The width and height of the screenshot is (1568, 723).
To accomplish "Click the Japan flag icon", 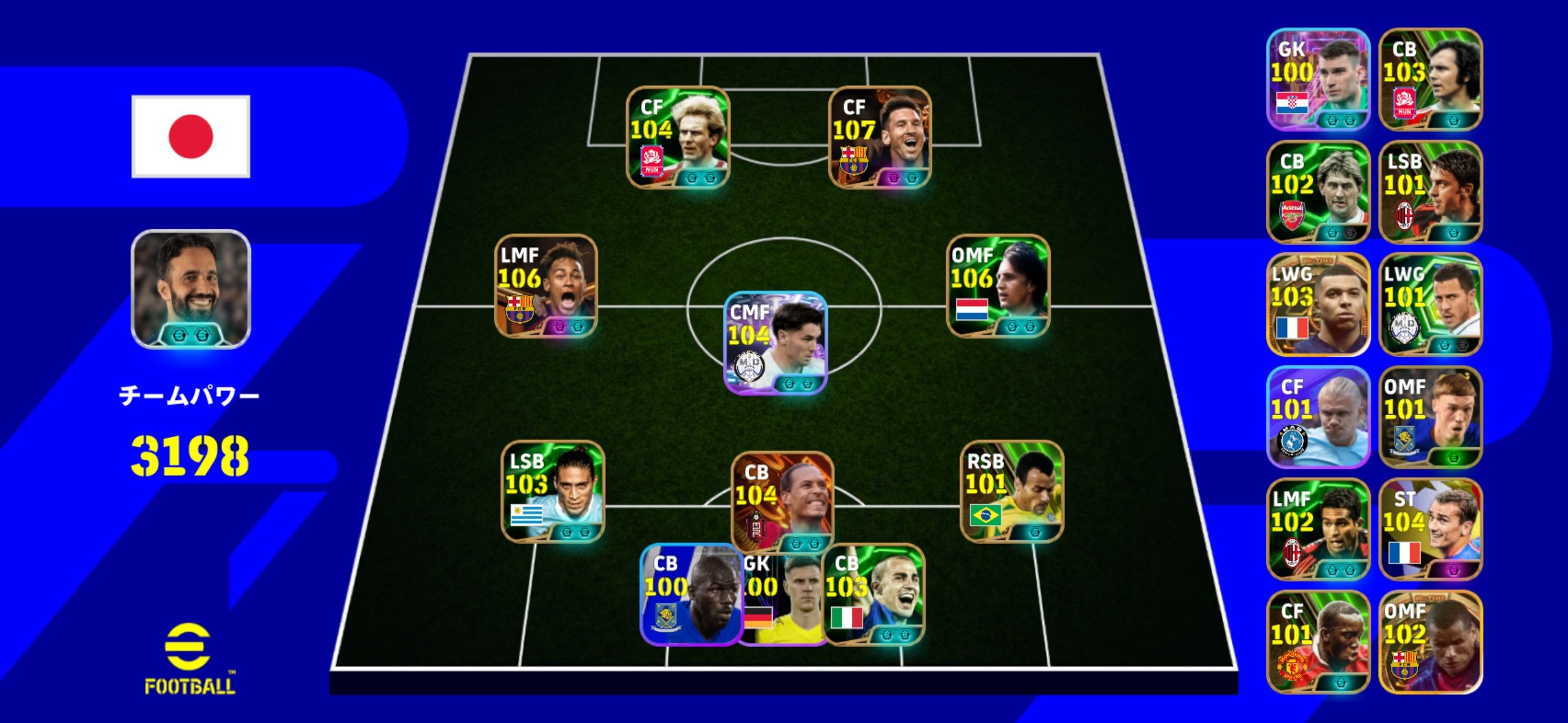I will [x=191, y=136].
